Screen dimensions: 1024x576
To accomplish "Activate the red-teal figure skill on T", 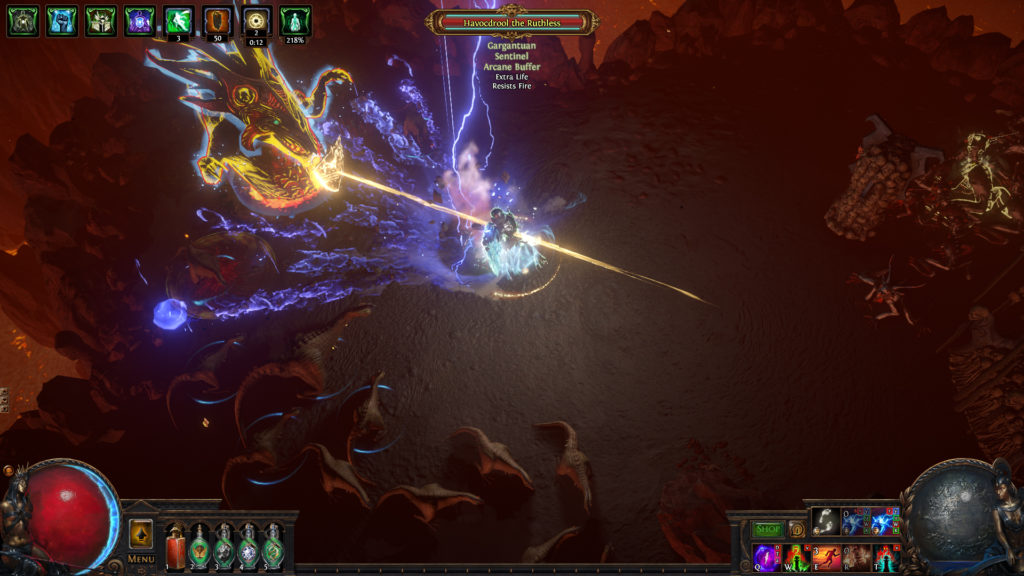I will (885, 557).
